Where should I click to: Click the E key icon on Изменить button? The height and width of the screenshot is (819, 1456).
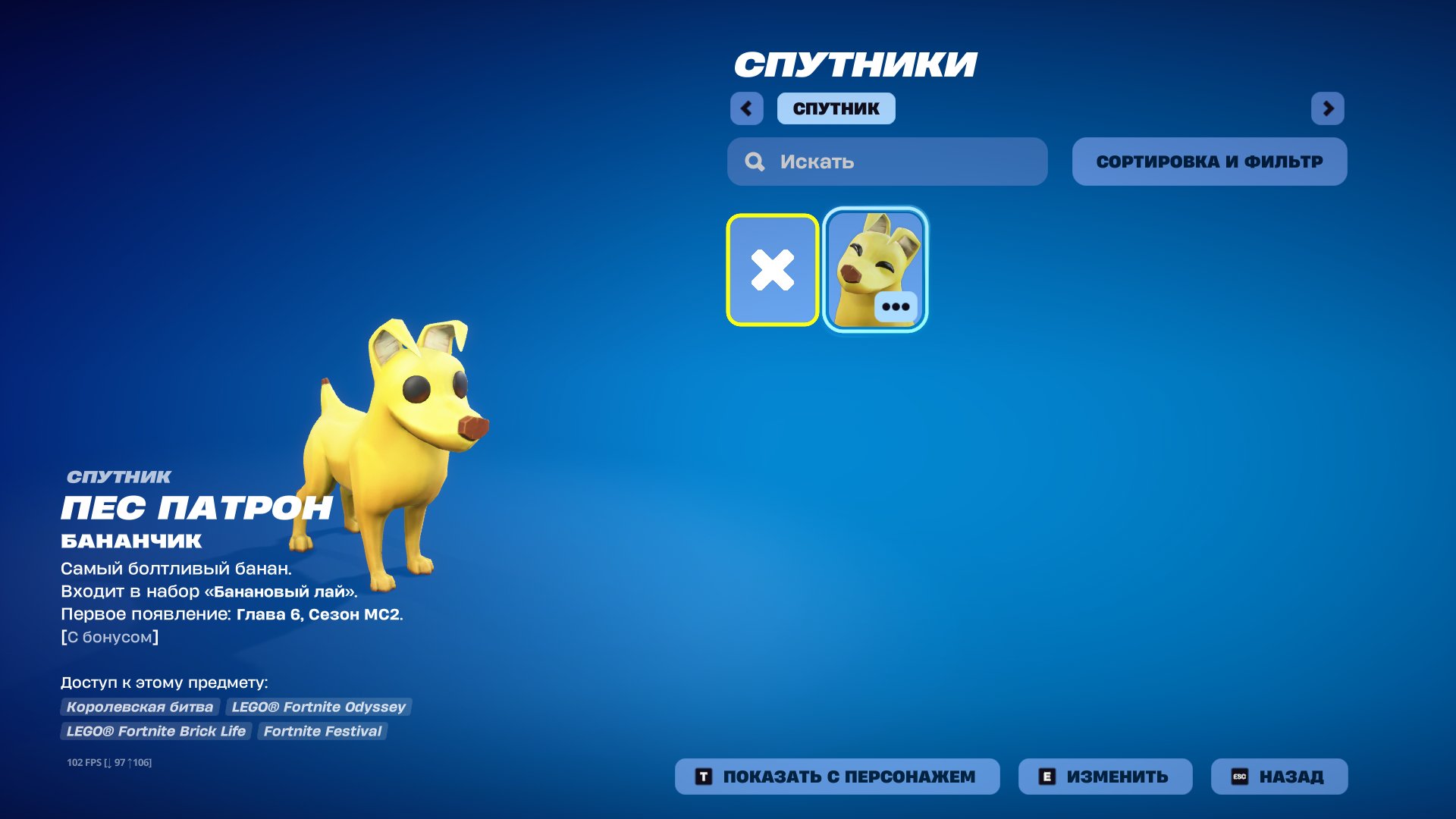click(x=1049, y=776)
